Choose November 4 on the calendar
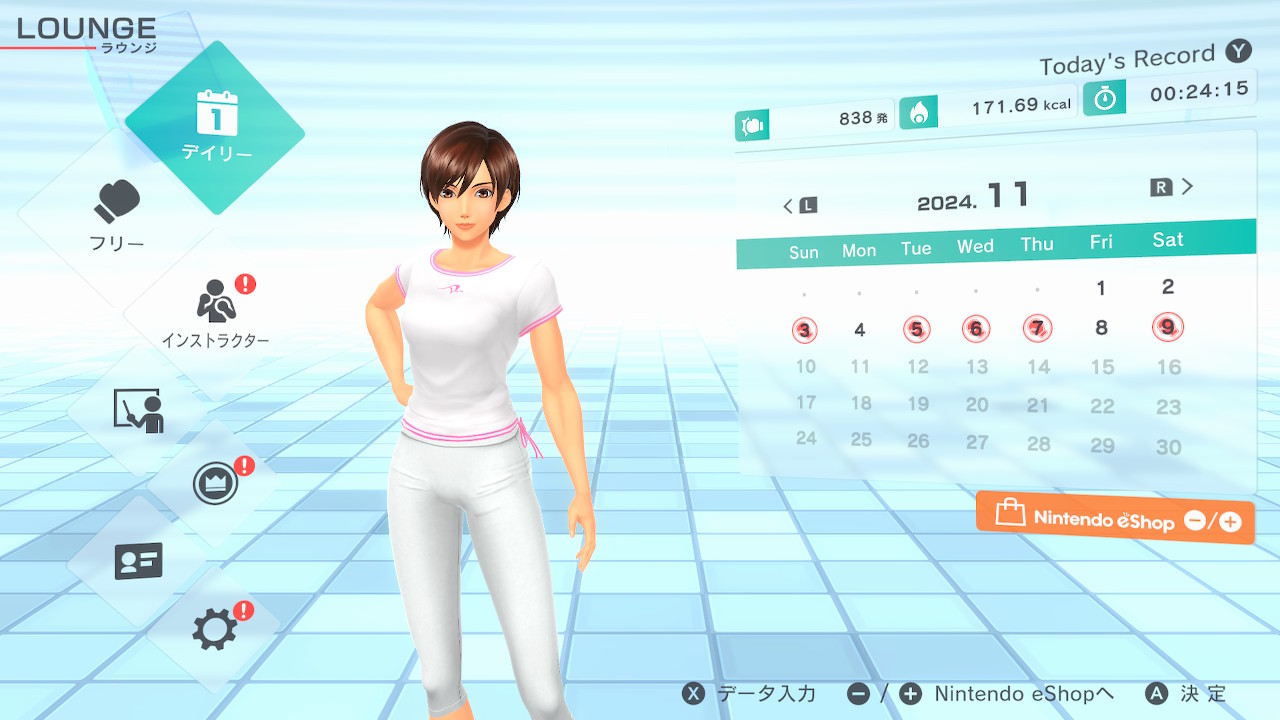The height and width of the screenshot is (720, 1280). pos(860,330)
